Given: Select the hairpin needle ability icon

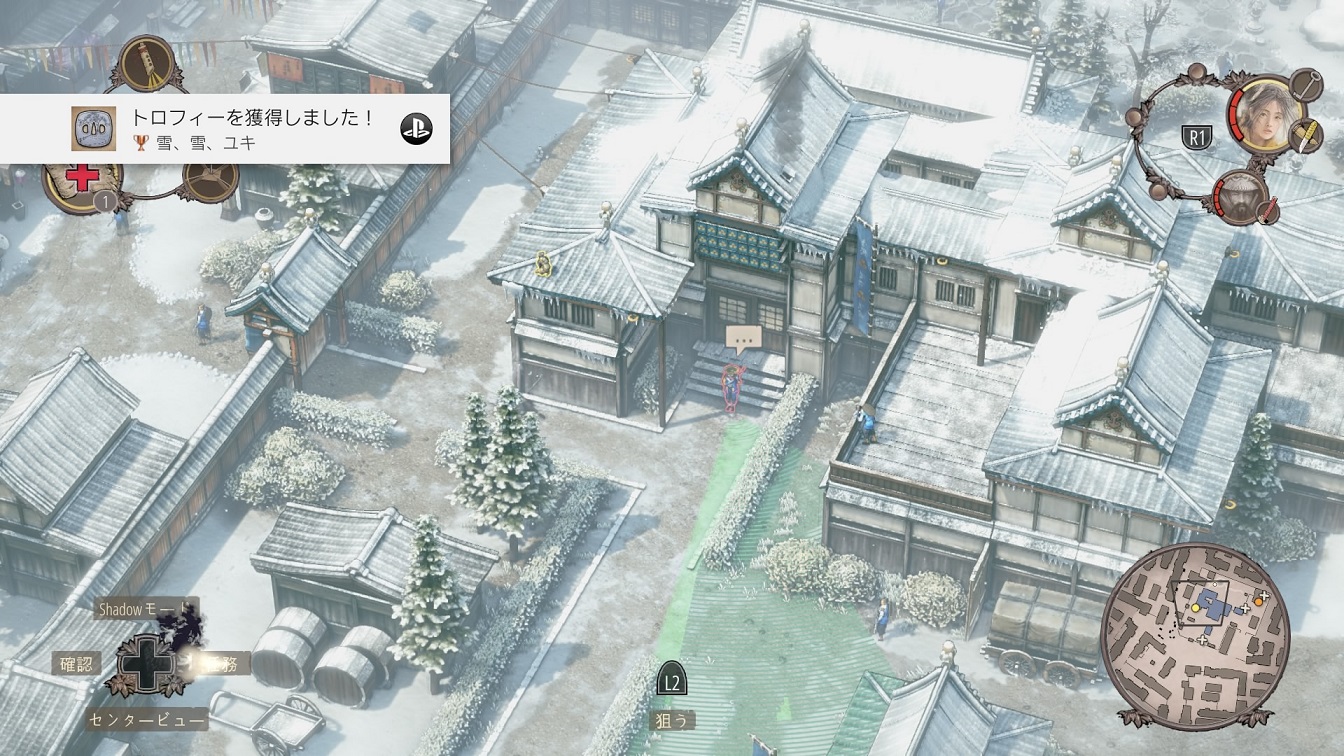Looking at the screenshot, I should (1305, 84).
